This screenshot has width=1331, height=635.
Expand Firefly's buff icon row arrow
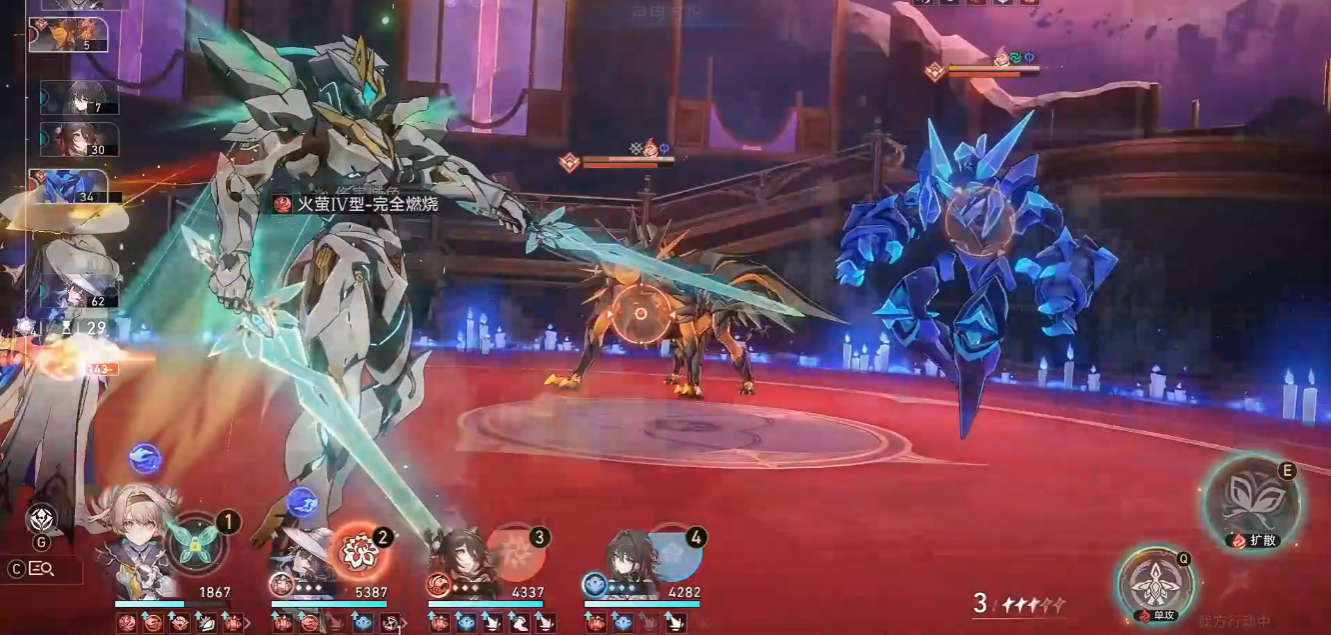[x=248, y=624]
